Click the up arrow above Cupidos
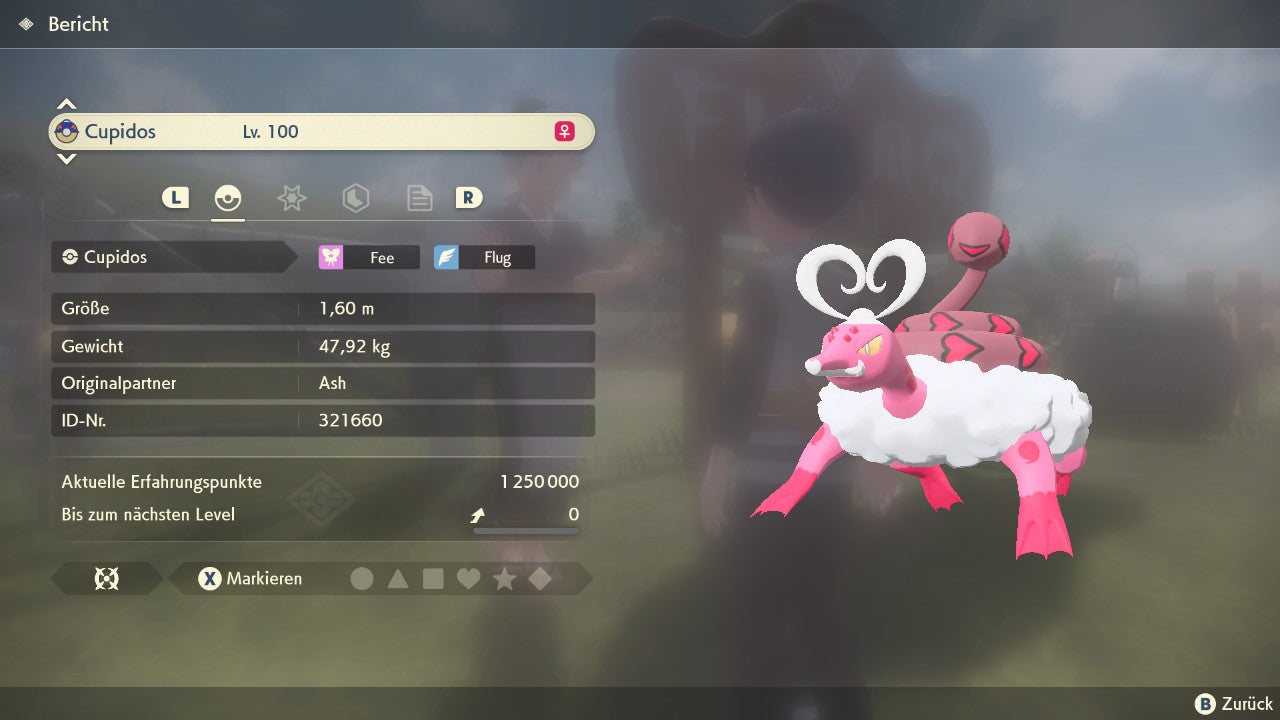This screenshot has width=1280, height=720. tap(66, 104)
